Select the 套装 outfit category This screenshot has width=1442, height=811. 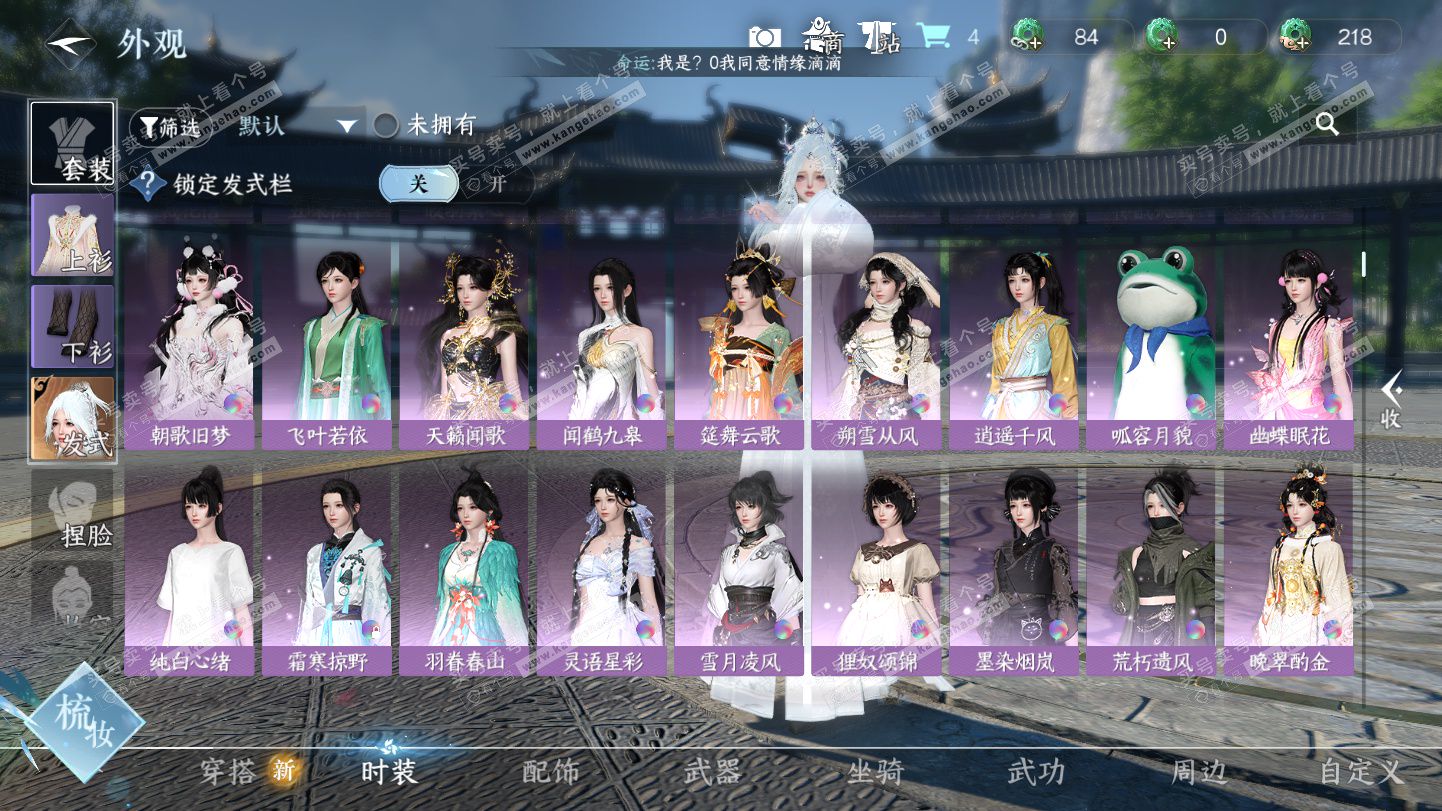click(x=72, y=143)
